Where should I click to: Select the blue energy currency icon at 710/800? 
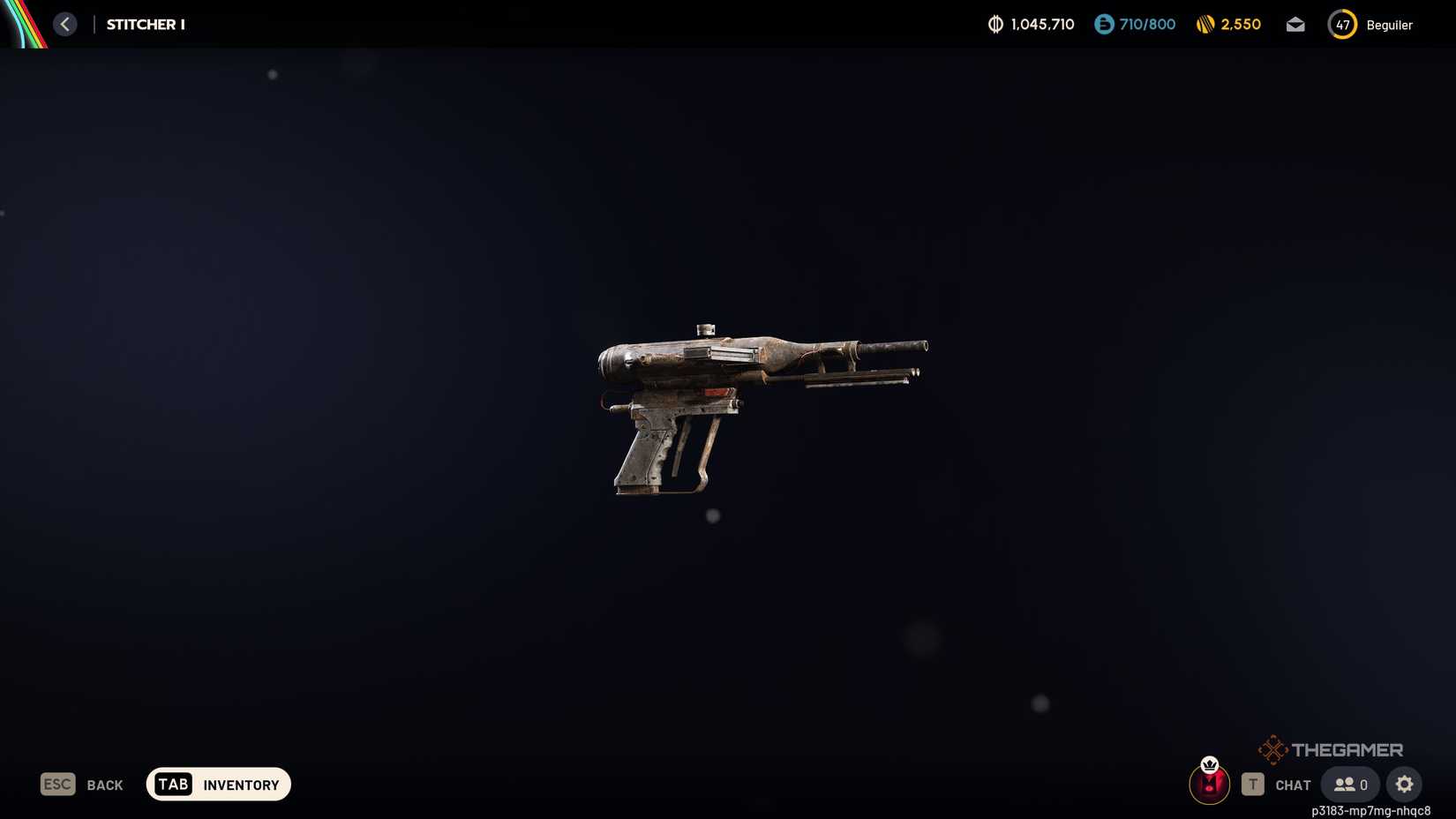click(1101, 24)
